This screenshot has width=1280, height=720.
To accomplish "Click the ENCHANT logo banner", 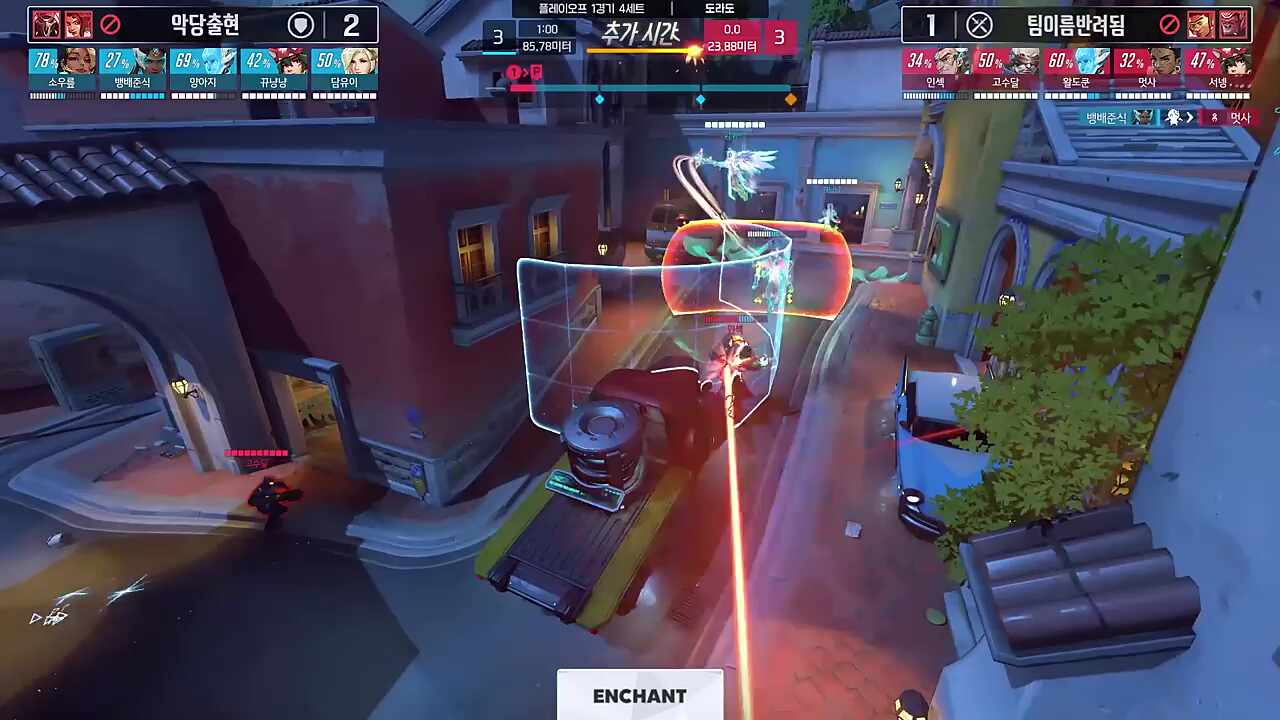I will point(640,695).
